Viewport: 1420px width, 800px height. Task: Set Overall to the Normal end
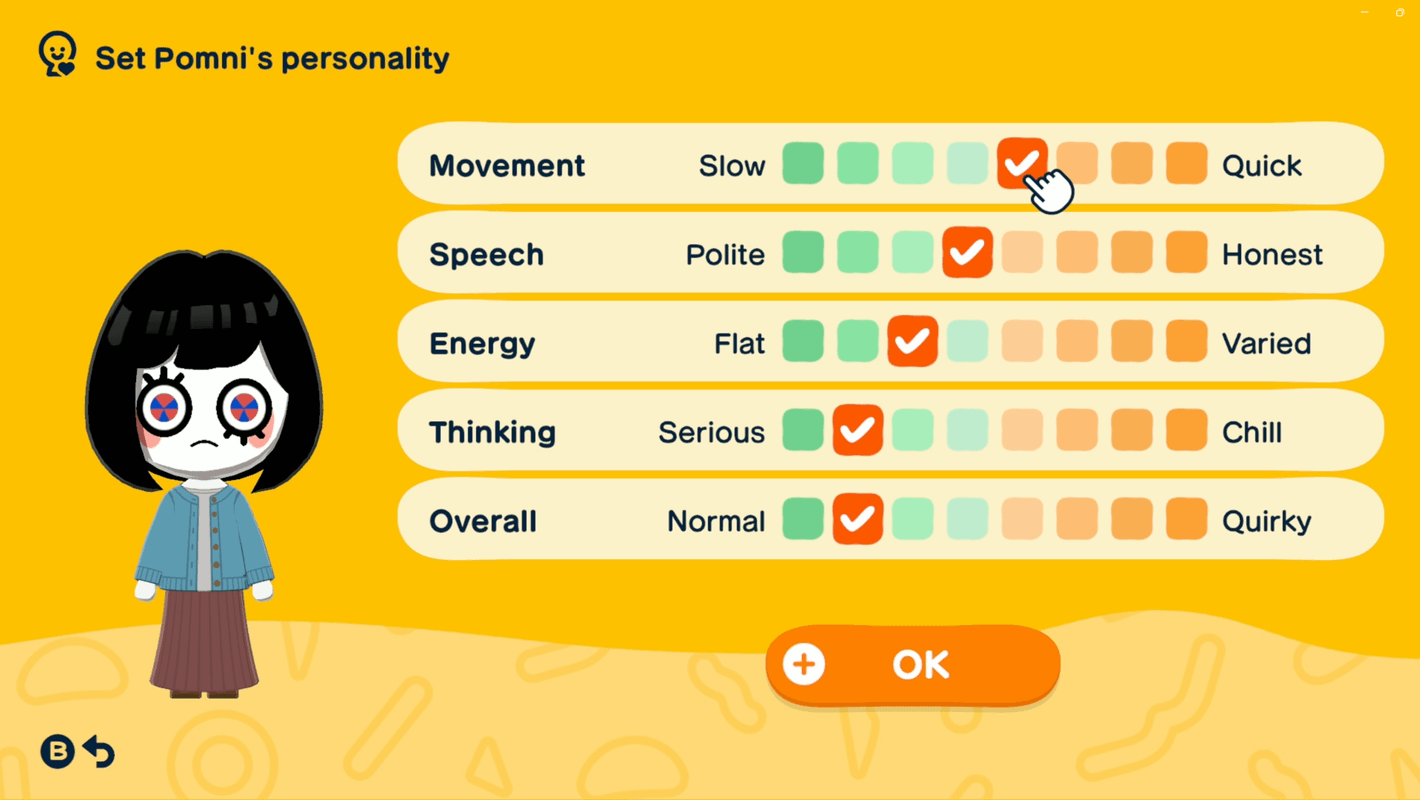[802, 519]
